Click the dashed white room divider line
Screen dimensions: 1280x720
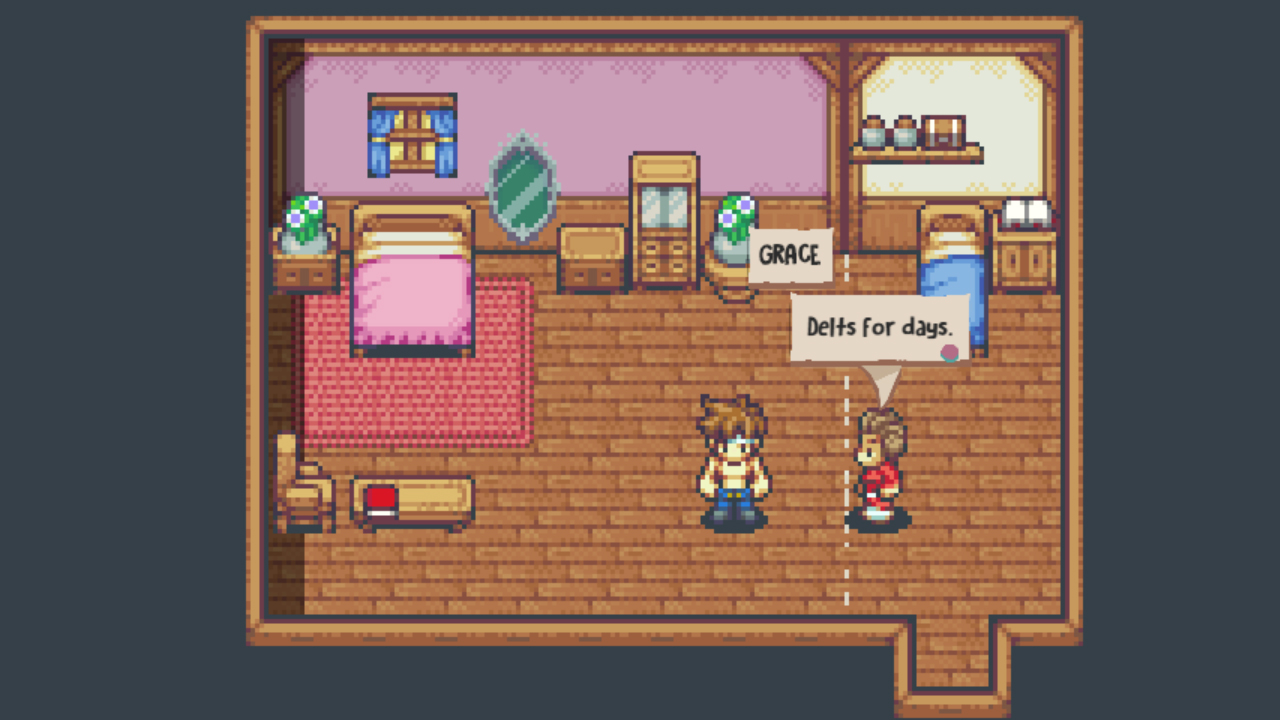tap(847, 560)
